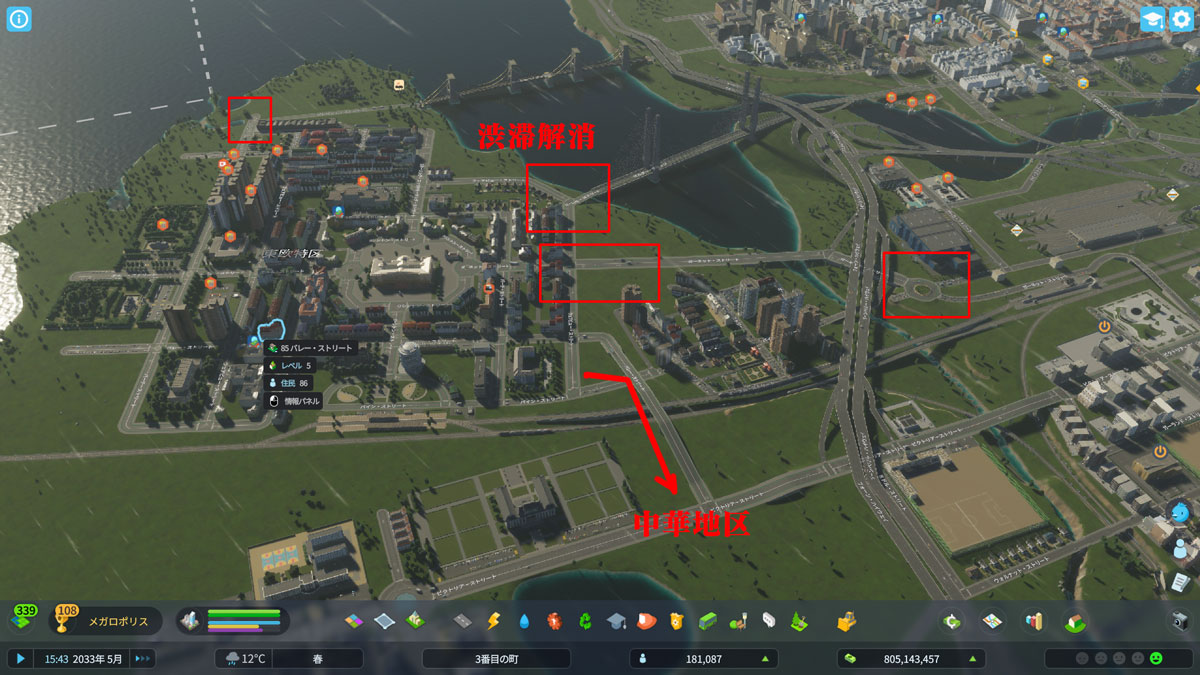The width and height of the screenshot is (1200, 675).
Task: Open the development points 339 button
Action: point(24,620)
